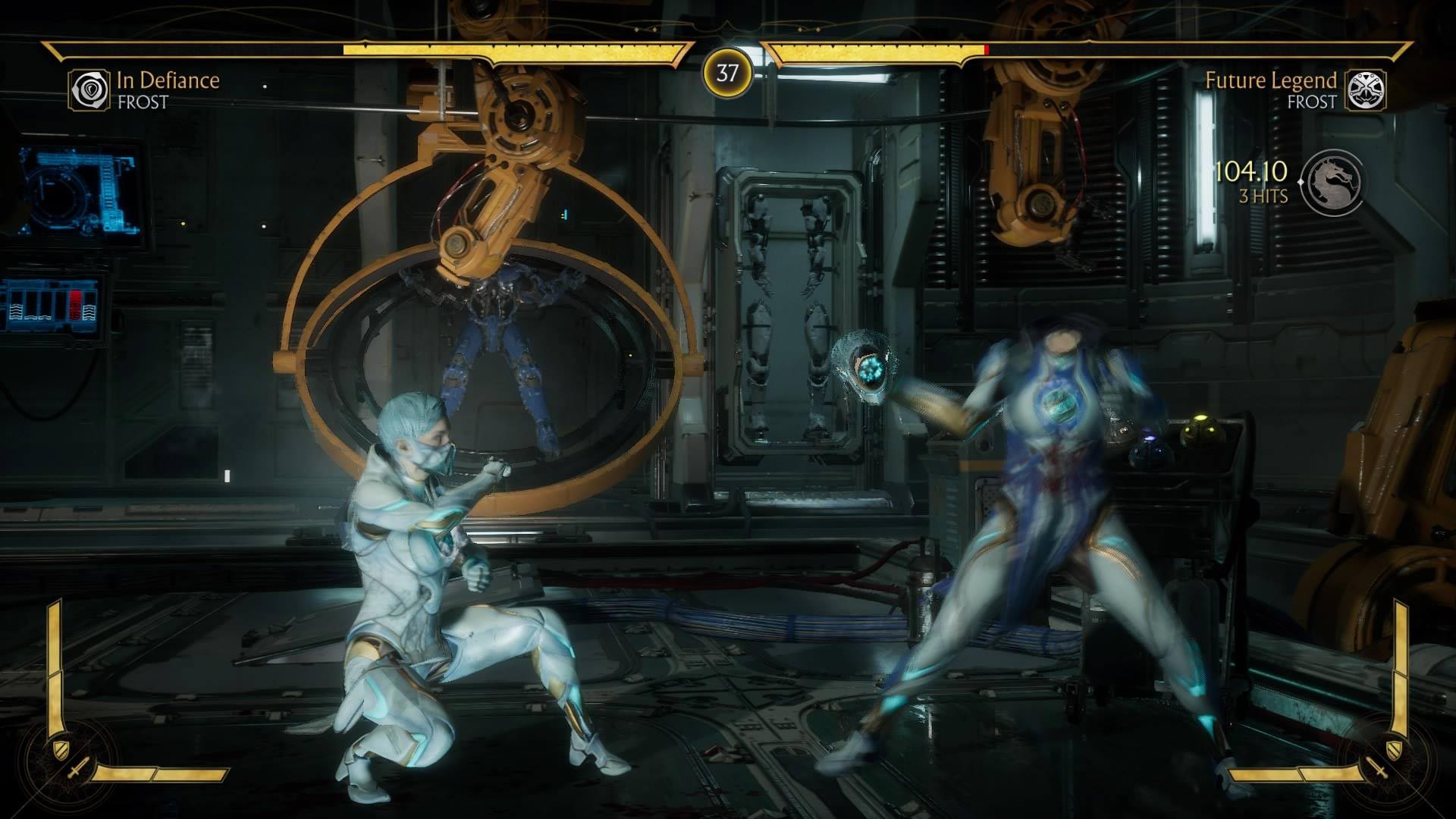Select the shield icon in the left meter circle
Viewport: 1456px width, 819px height.
61,749
